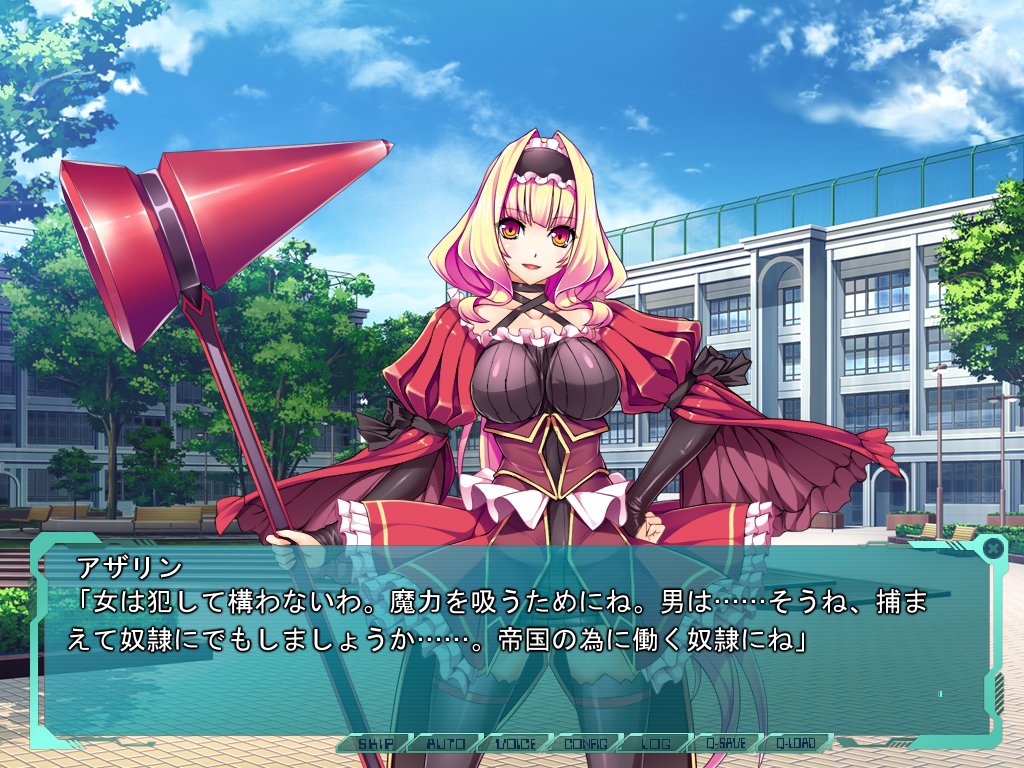1024x768 pixels.
Task: Activate the SKIP button
Action: pyautogui.click(x=374, y=743)
